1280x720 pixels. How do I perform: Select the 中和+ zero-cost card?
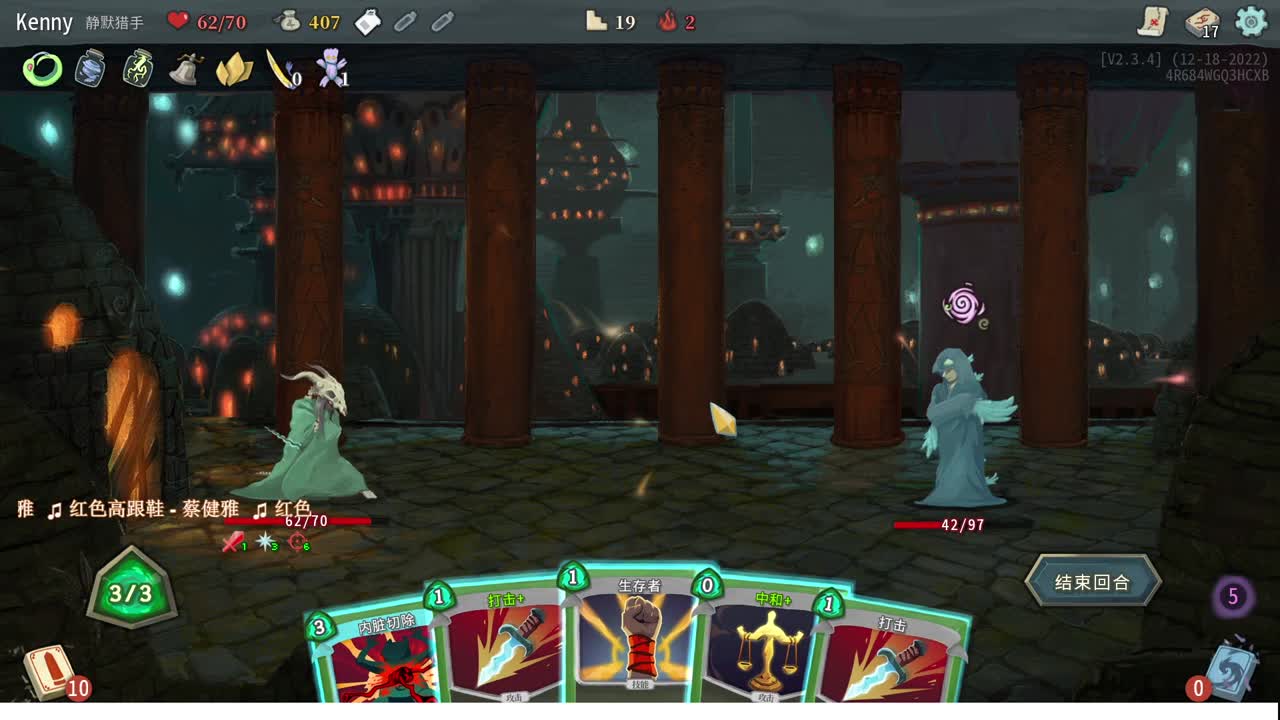pos(765,645)
